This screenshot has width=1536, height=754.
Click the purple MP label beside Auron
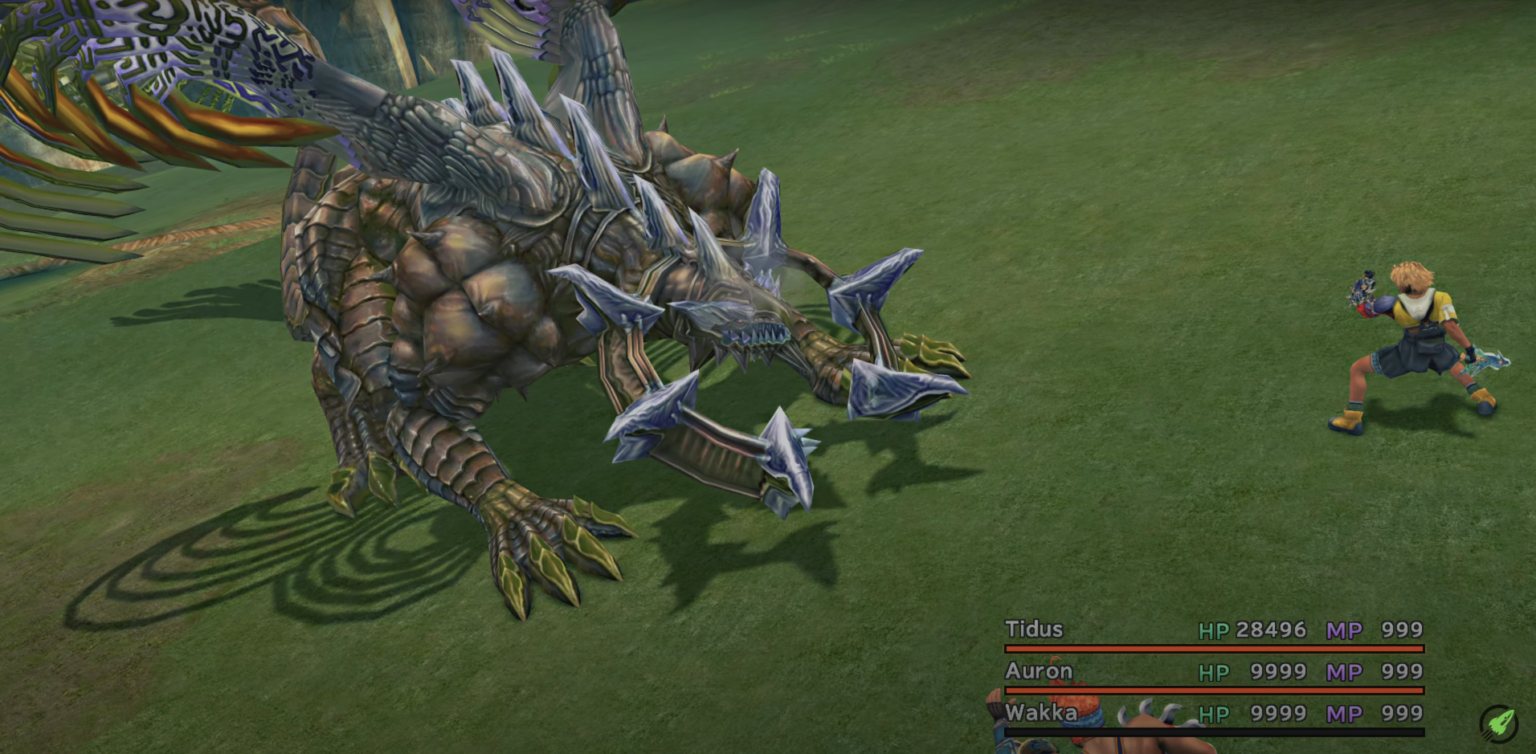(x=1344, y=671)
